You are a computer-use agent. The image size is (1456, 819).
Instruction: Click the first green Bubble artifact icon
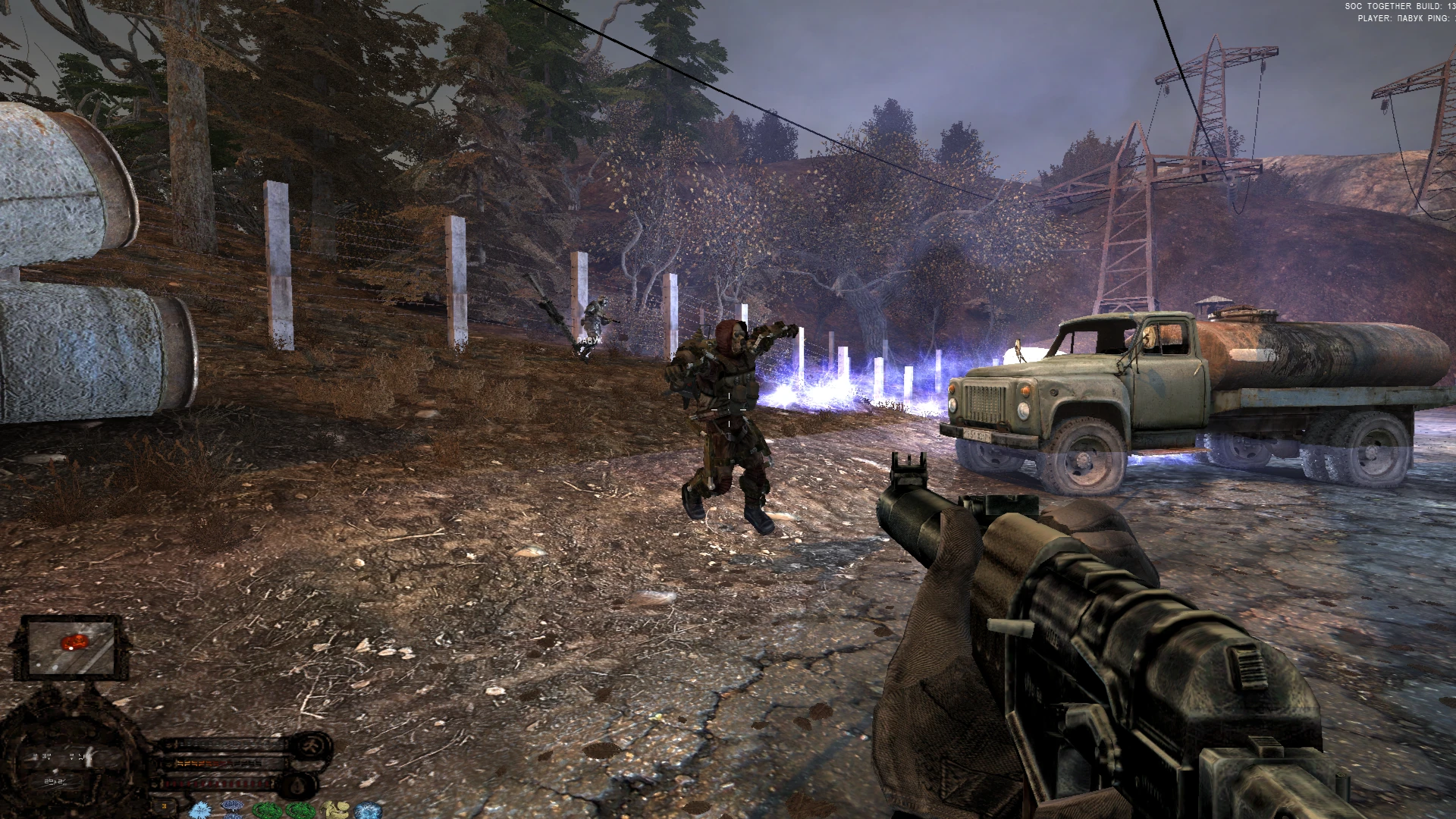268,810
